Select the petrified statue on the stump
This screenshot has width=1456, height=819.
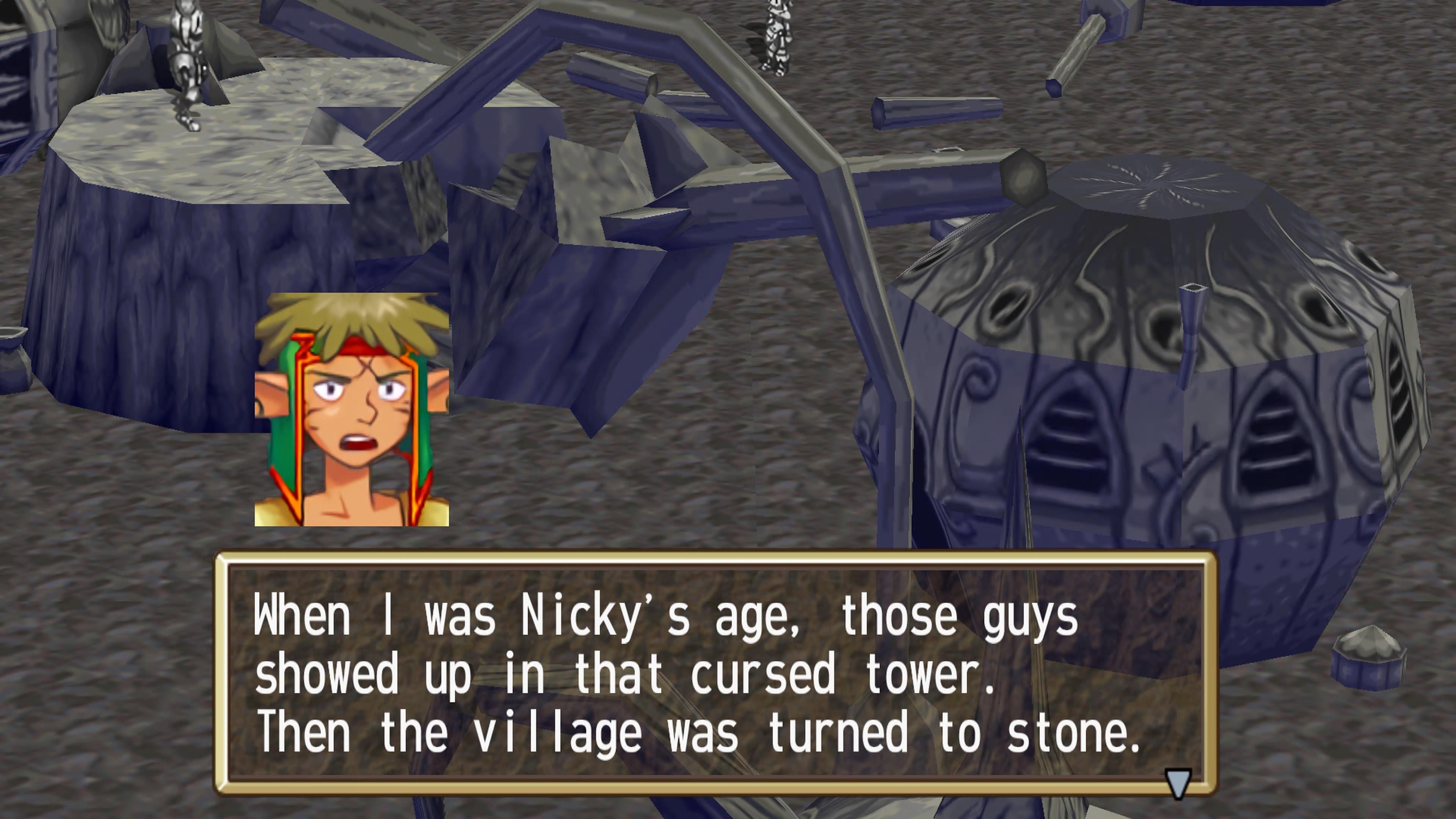tap(187, 62)
